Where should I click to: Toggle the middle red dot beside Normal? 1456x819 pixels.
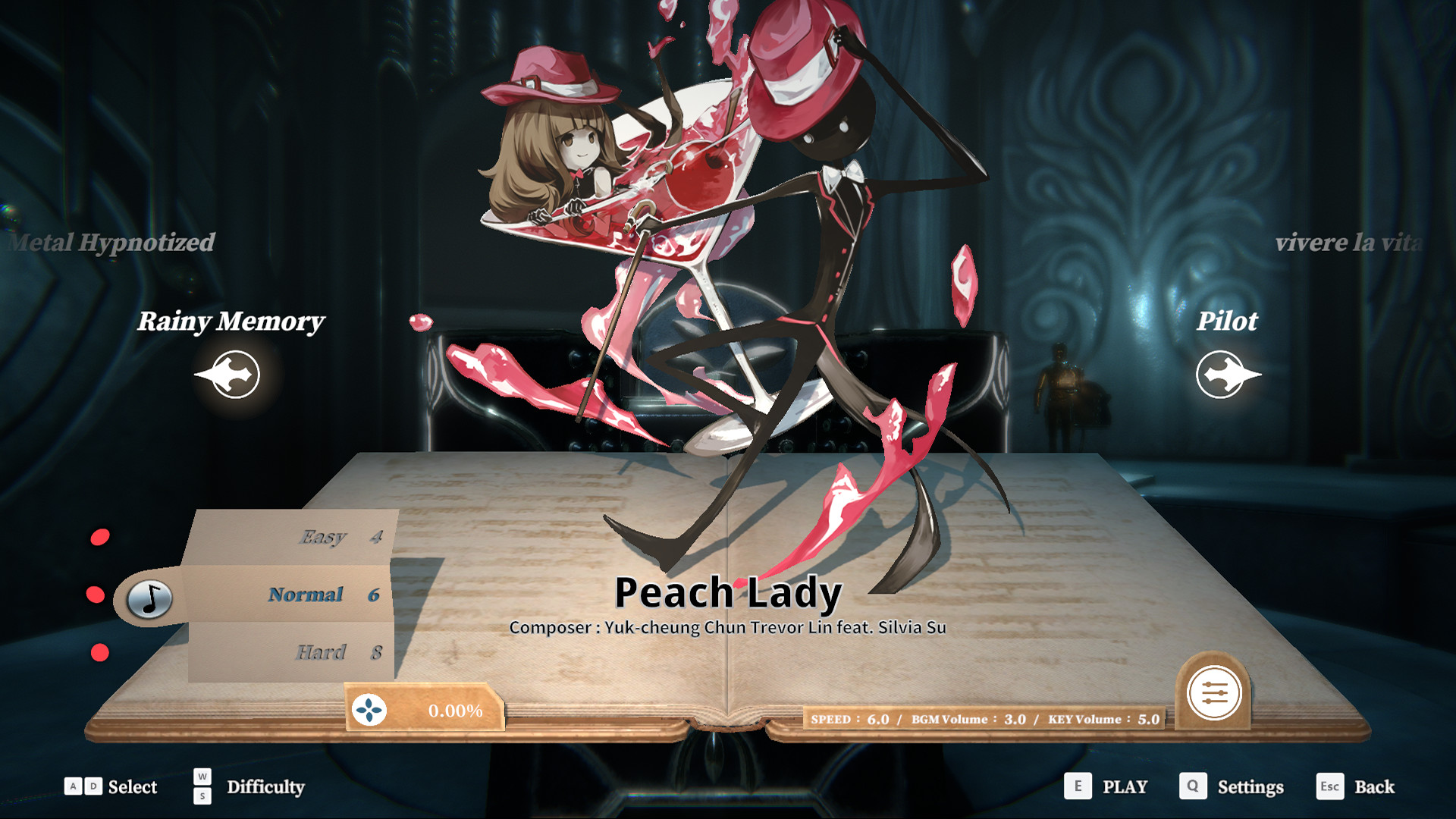pyautogui.click(x=97, y=595)
